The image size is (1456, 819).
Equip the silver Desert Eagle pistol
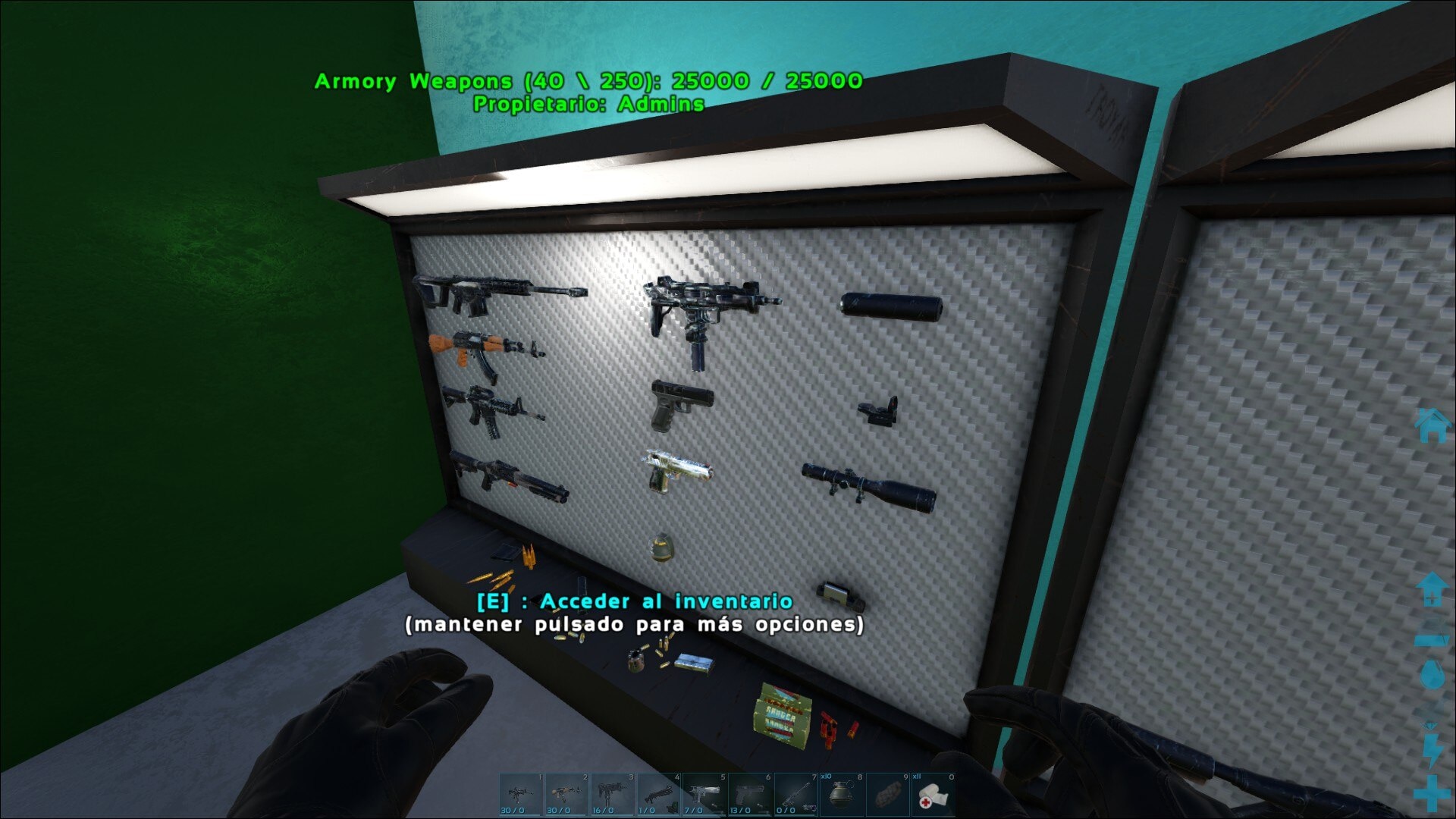tap(704, 795)
